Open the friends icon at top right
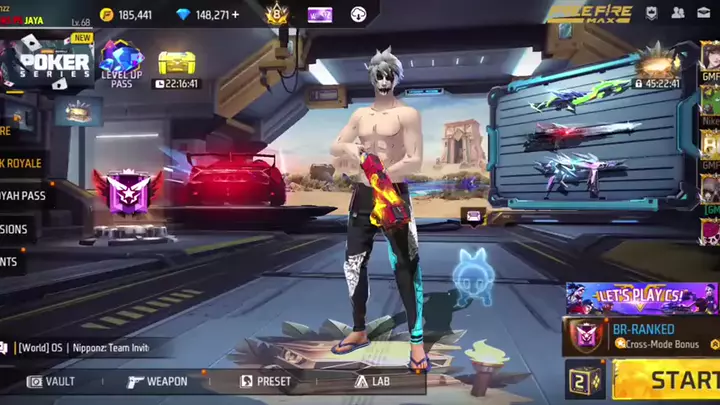The width and height of the screenshot is (720, 405). 678,14
